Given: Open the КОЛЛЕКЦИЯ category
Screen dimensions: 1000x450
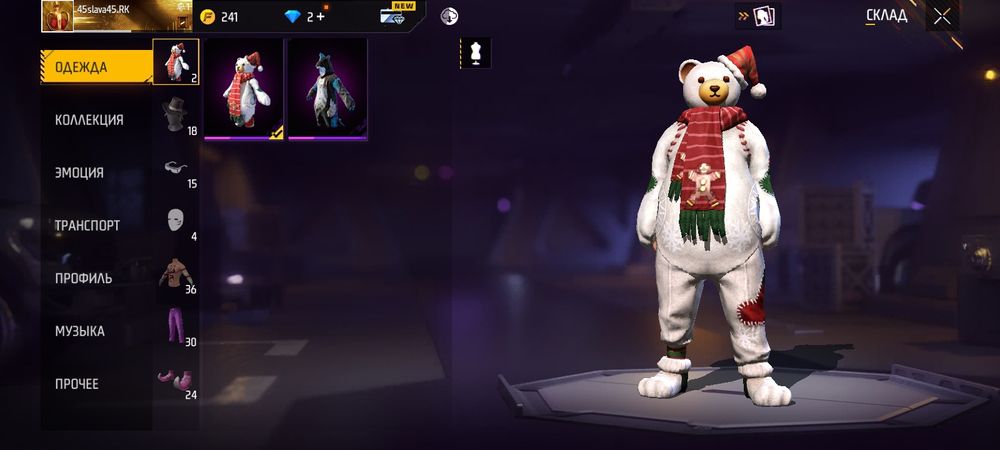Looking at the screenshot, I should point(89,120).
